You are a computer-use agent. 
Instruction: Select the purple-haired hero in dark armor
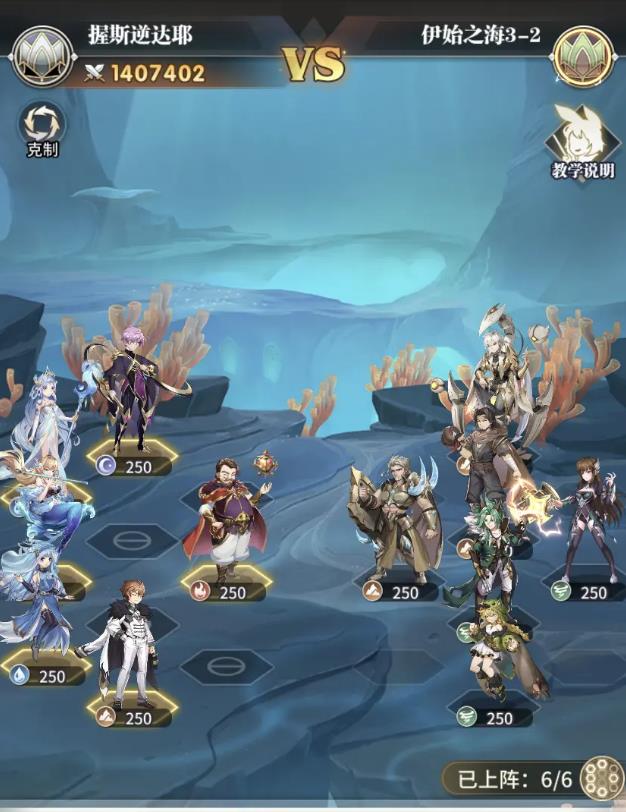coord(135,390)
